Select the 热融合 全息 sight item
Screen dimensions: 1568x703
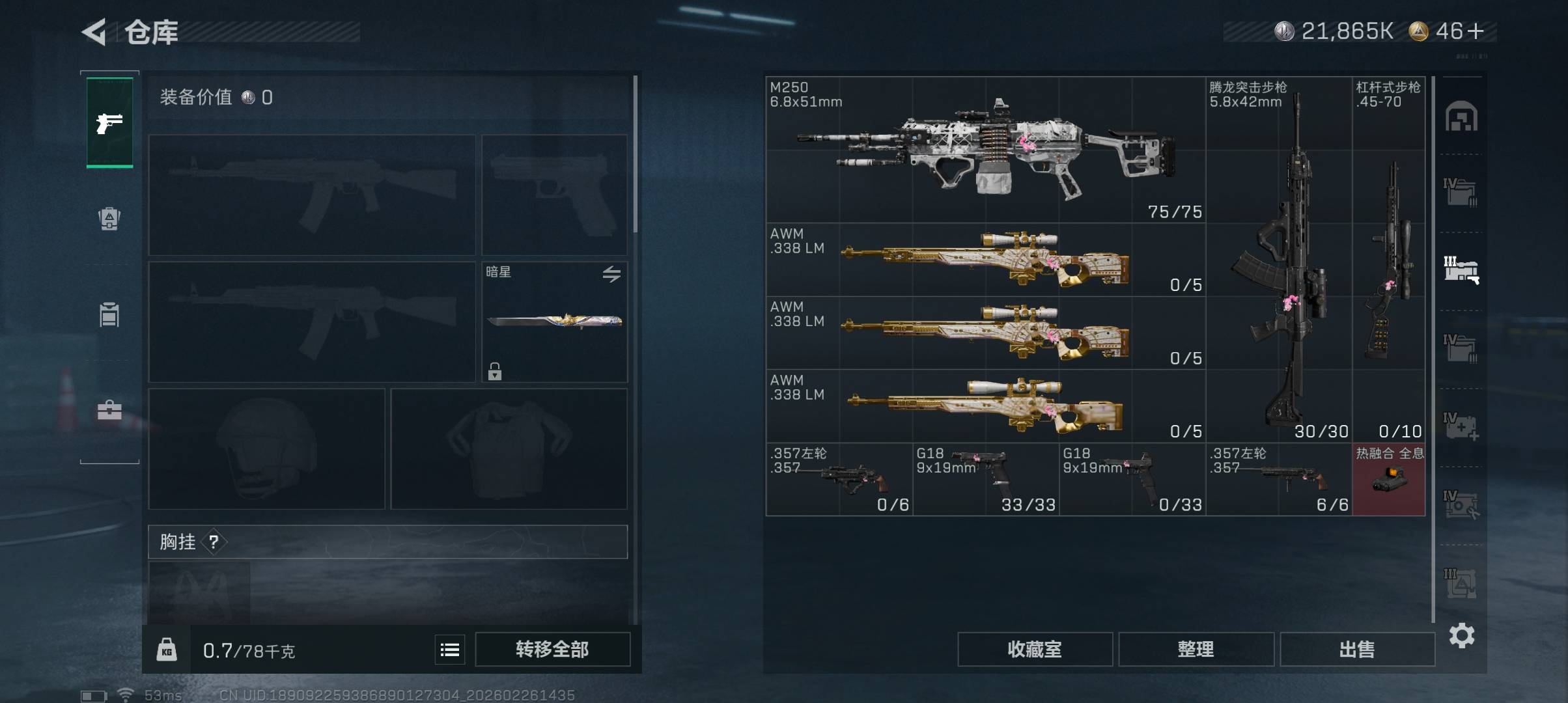pyautogui.click(x=1388, y=480)
